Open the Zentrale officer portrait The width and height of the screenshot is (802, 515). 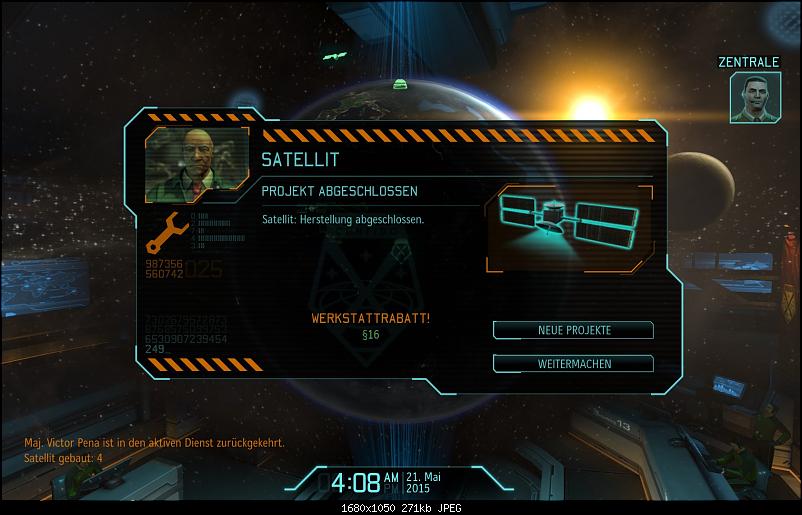click(756, 98)
